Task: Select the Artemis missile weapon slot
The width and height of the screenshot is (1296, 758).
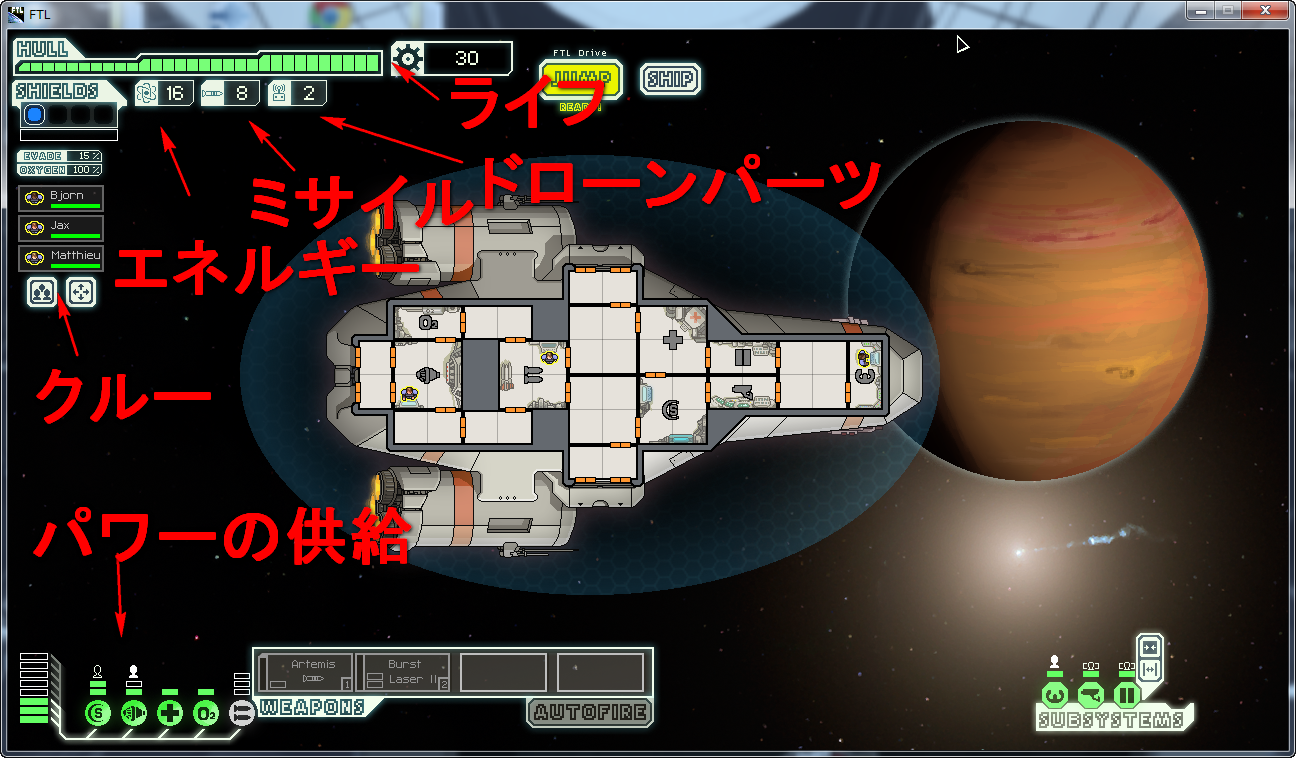Action: (306, 671)
